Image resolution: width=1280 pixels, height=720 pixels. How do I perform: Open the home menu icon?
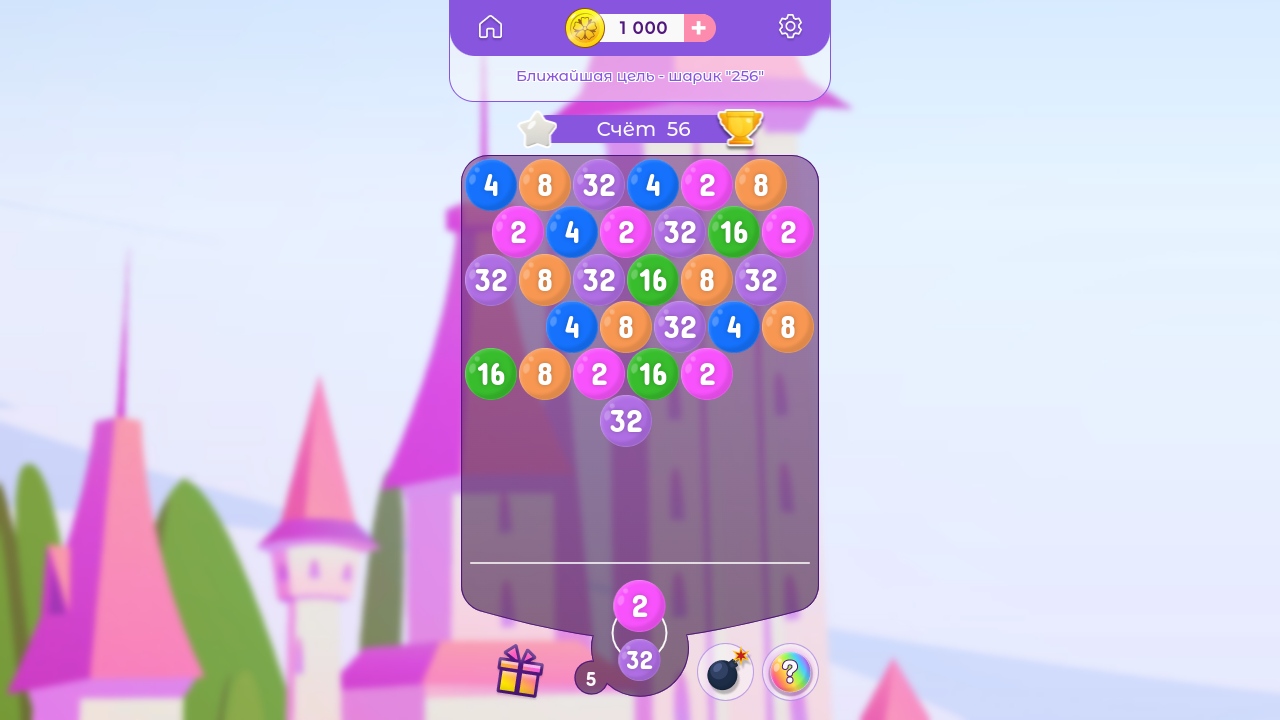point(490,26)
